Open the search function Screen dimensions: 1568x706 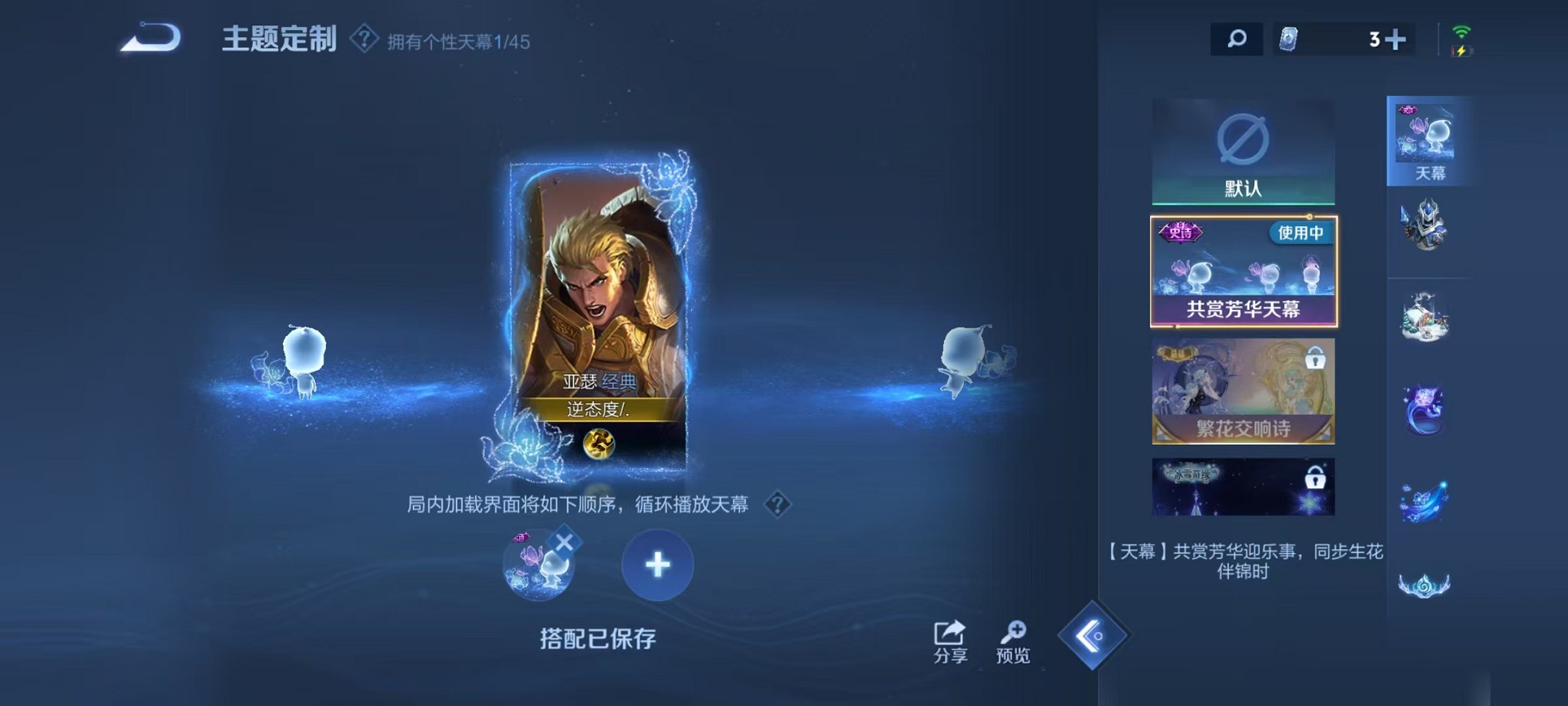(1236, 38)
